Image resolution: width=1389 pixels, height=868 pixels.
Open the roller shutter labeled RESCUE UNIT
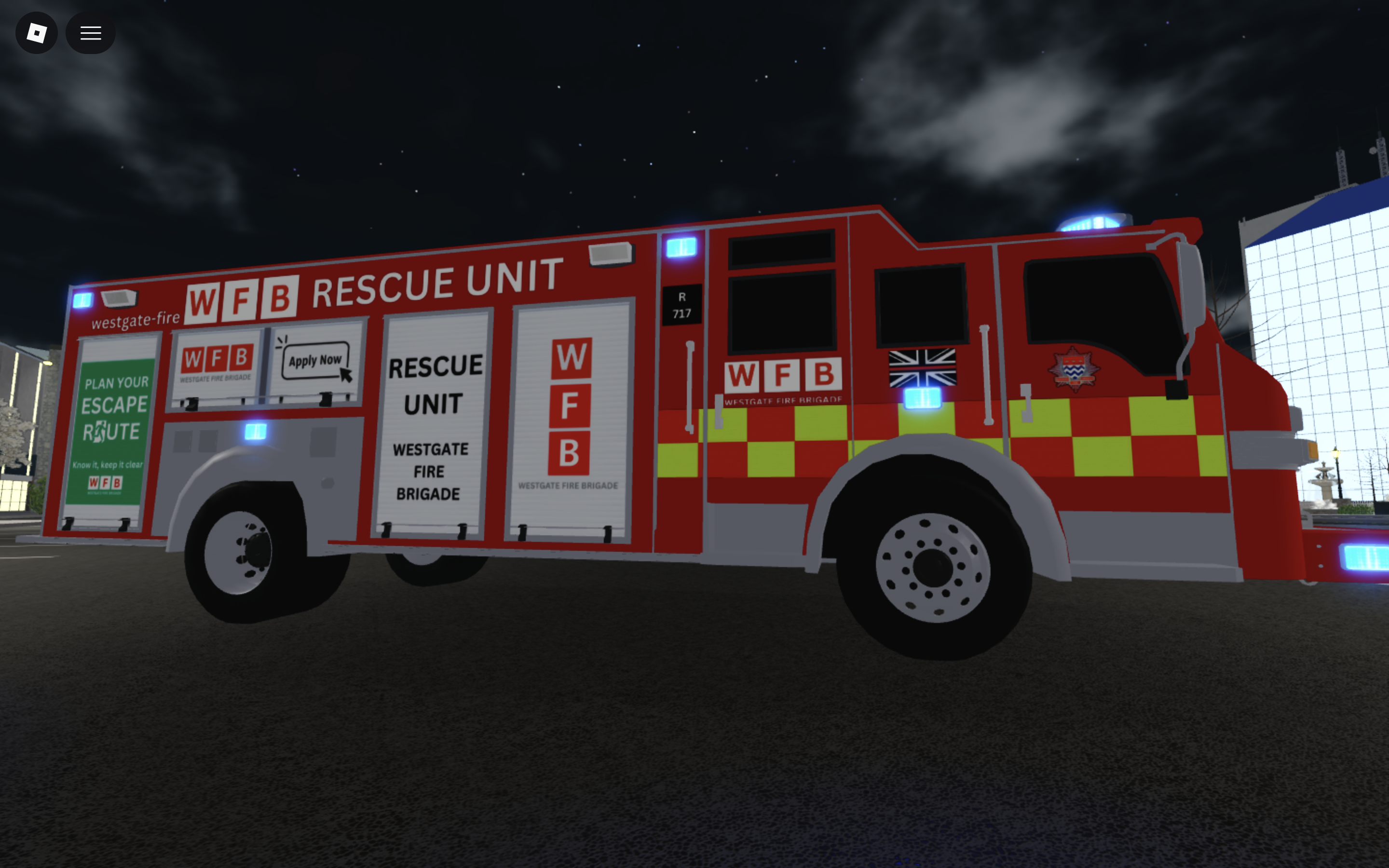(x=435, y=425)
